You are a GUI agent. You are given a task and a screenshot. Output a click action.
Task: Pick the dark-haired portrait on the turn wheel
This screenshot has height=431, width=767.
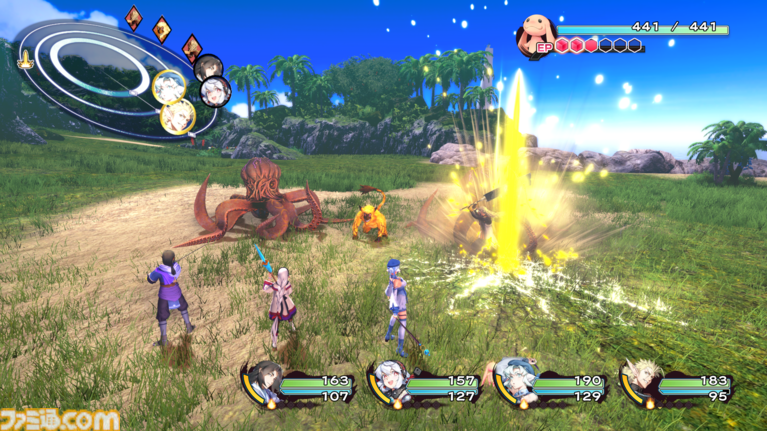208,67
